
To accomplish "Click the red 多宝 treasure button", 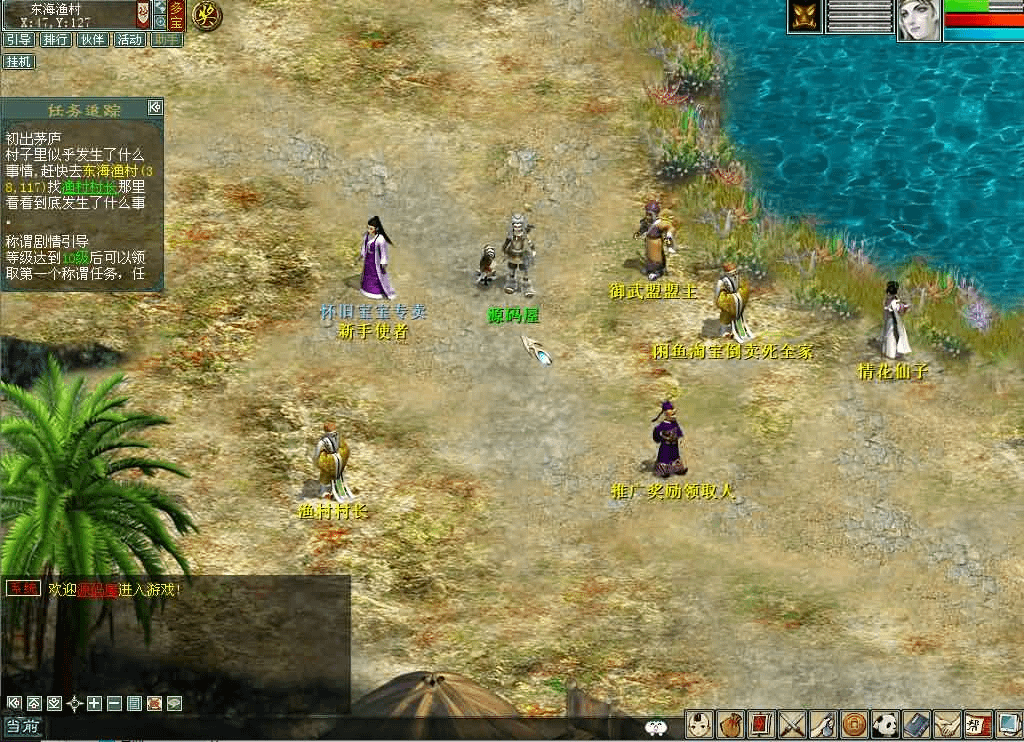I will [175, 14].
